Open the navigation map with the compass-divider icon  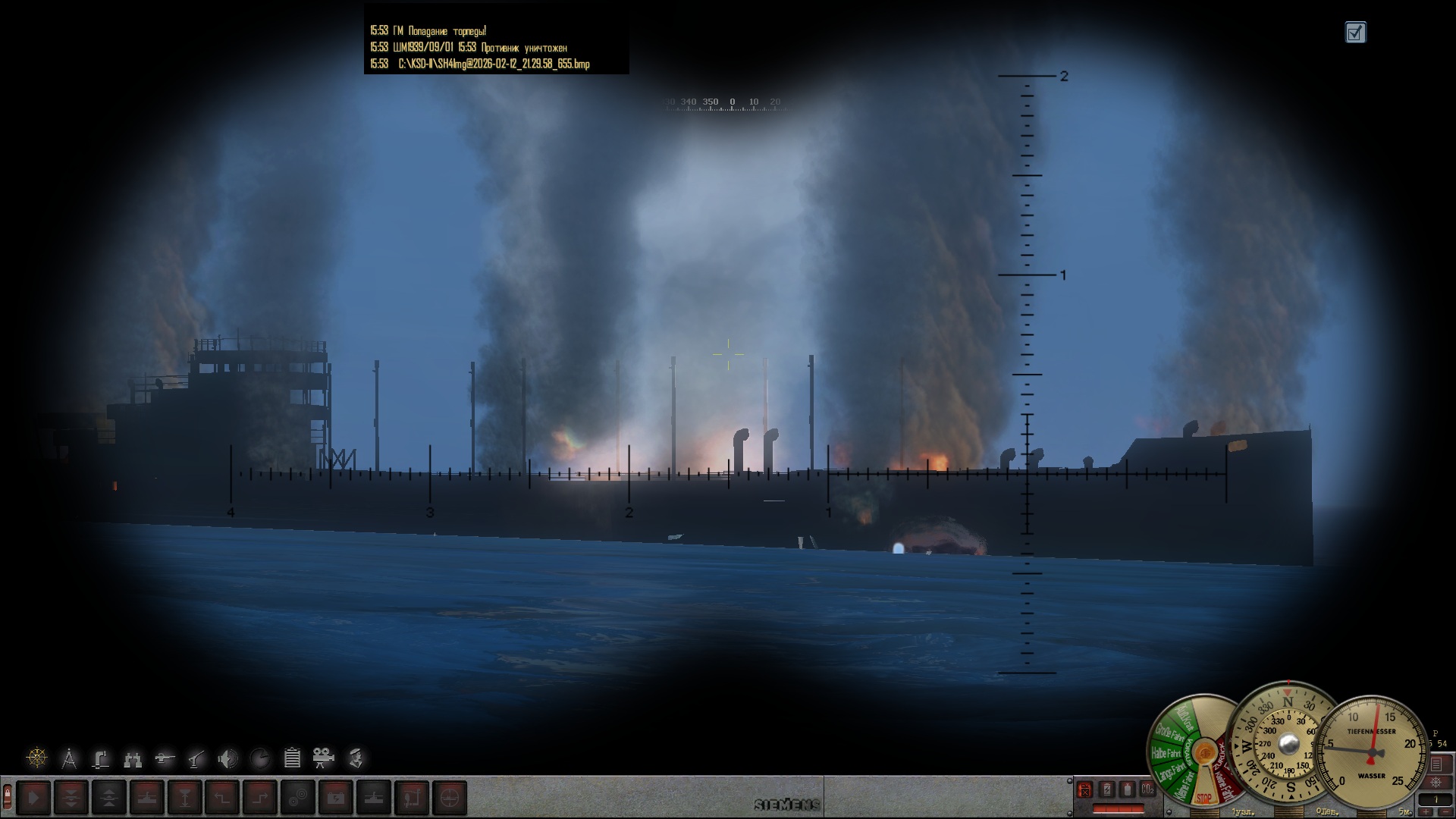click(69, 758)
